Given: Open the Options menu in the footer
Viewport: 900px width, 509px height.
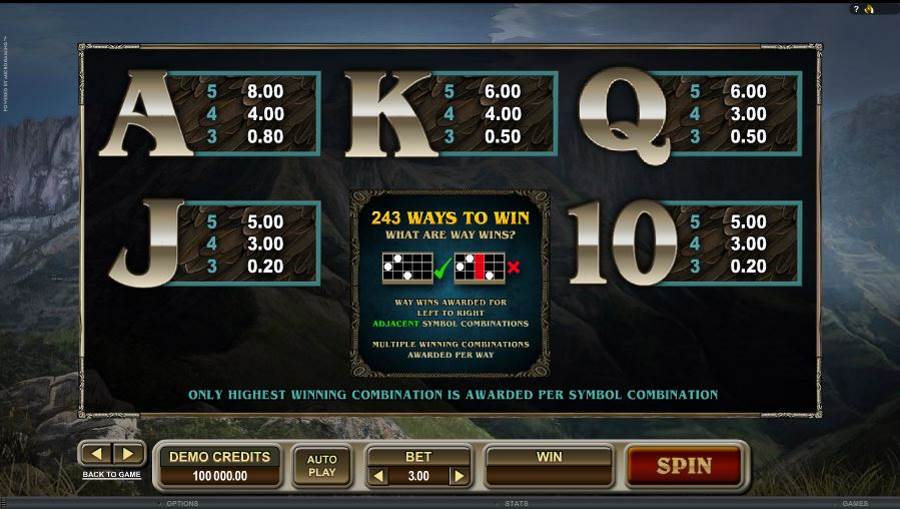Looking at the screenshot, I should pos(182,504).
